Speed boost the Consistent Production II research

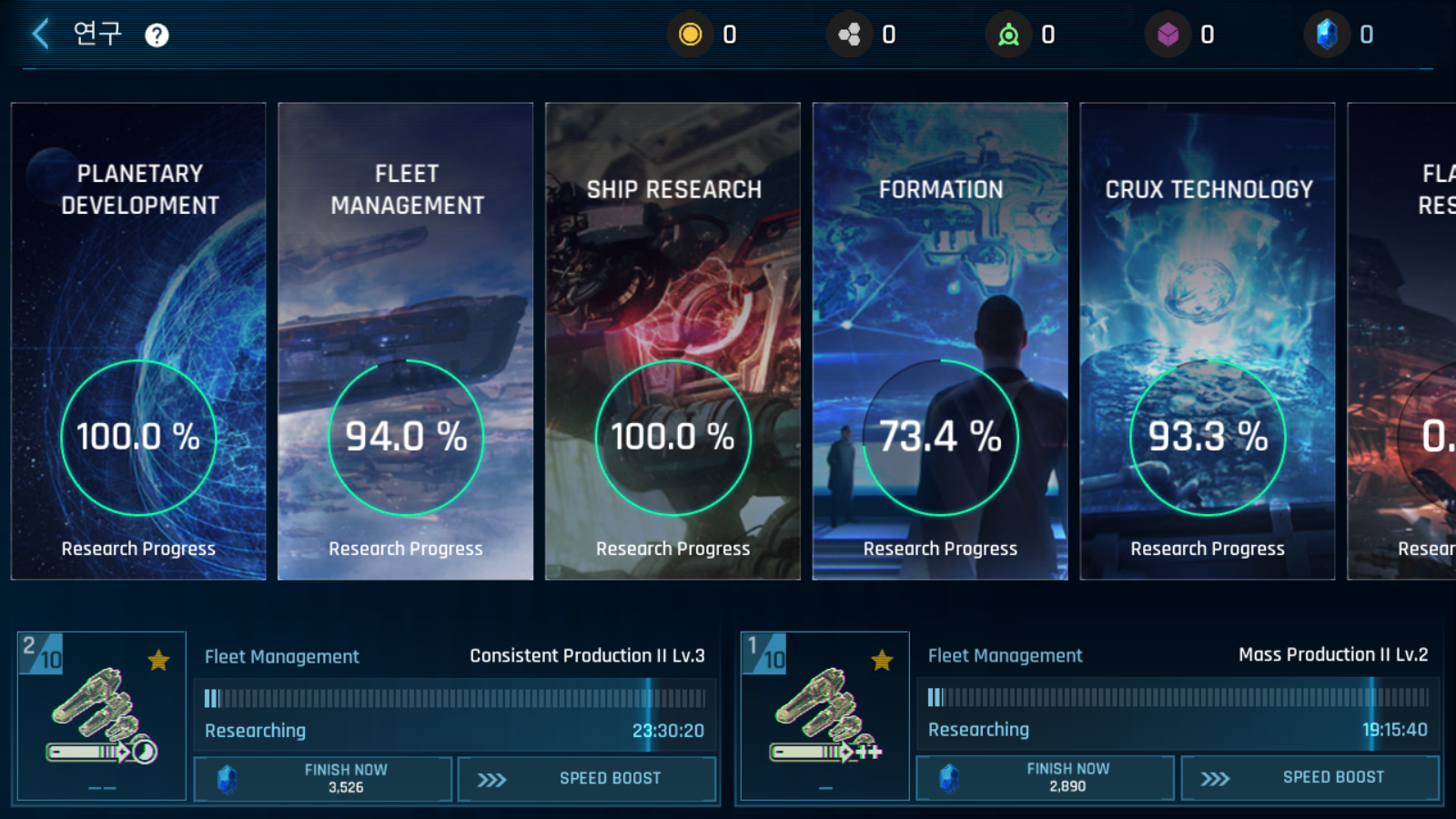tap(587, 779)
